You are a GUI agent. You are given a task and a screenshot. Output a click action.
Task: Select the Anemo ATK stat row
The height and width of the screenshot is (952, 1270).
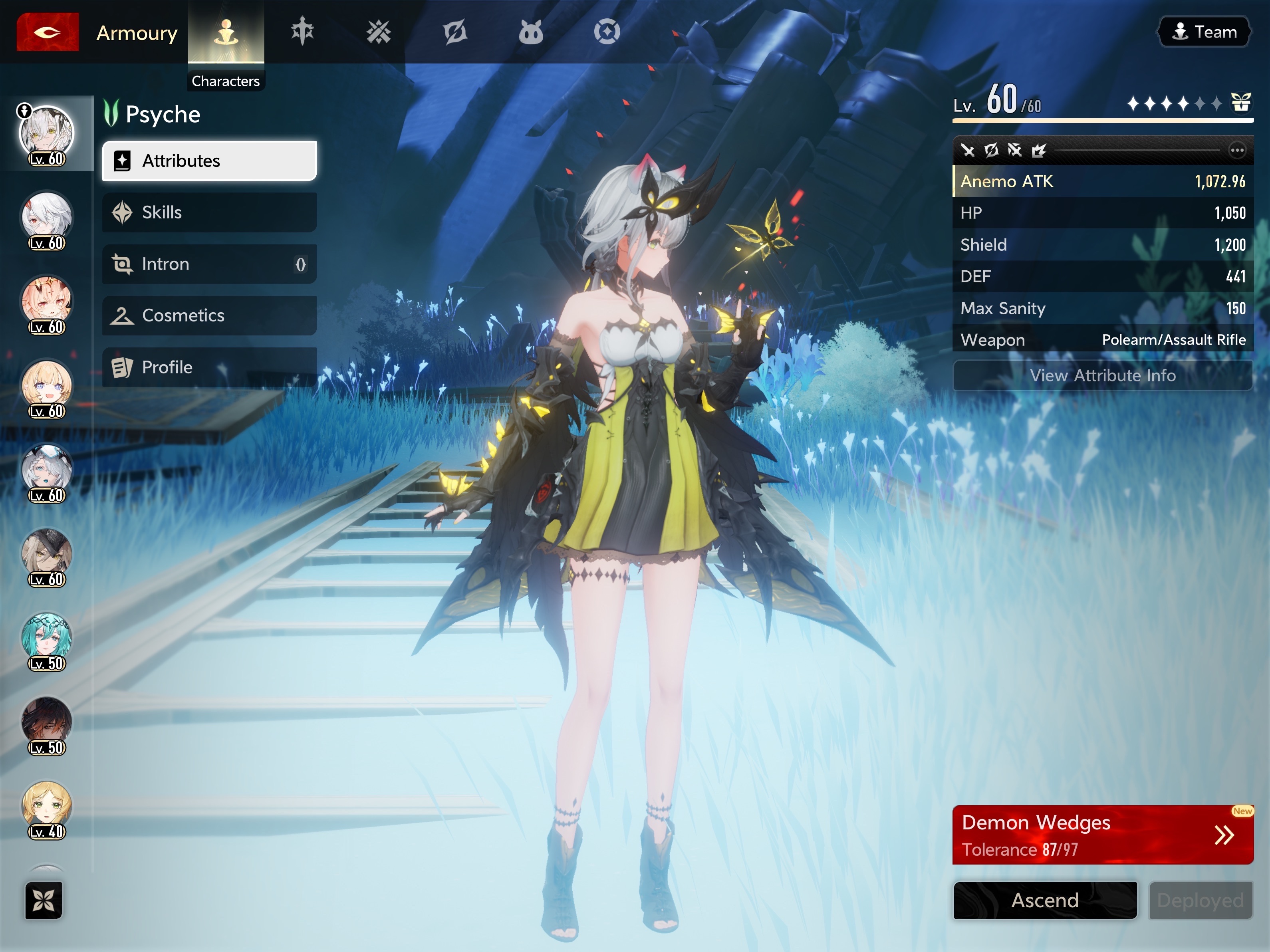click(x=1102, y=181)
